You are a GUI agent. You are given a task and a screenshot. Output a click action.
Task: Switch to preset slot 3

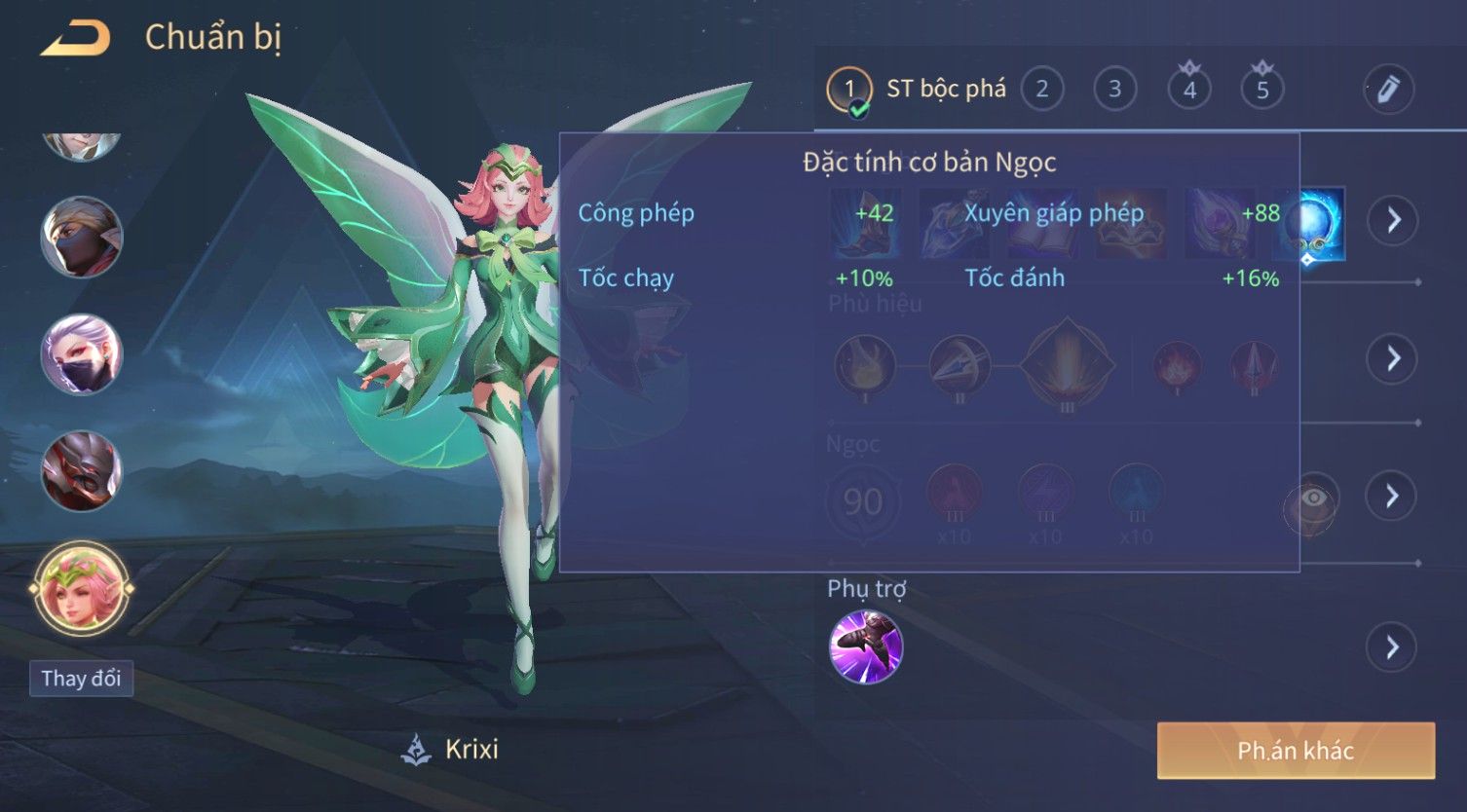point(1114,90)
